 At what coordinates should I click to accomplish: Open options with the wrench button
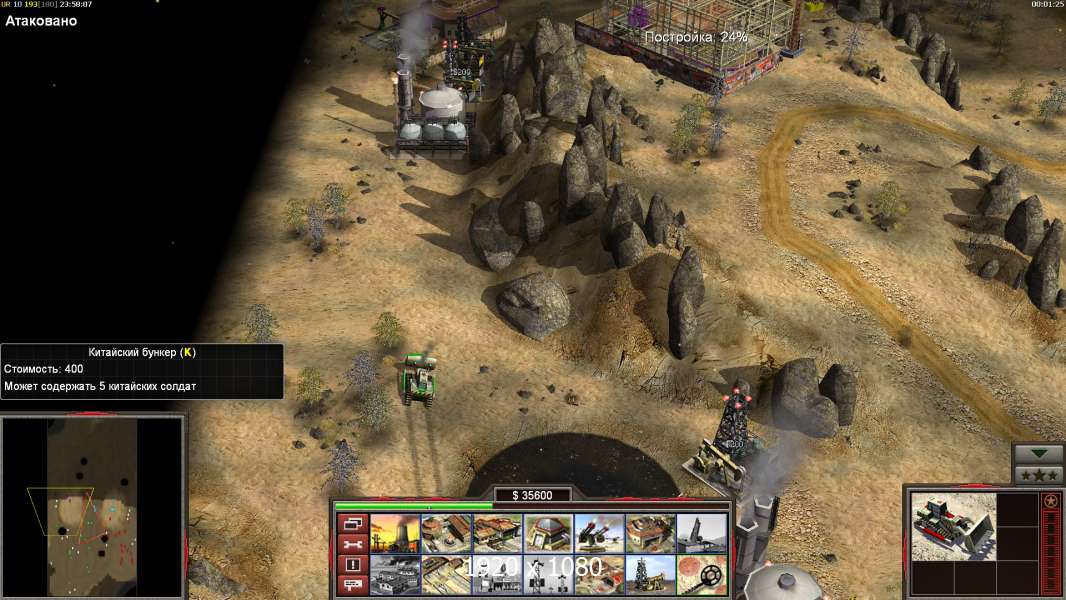(351, 544)
